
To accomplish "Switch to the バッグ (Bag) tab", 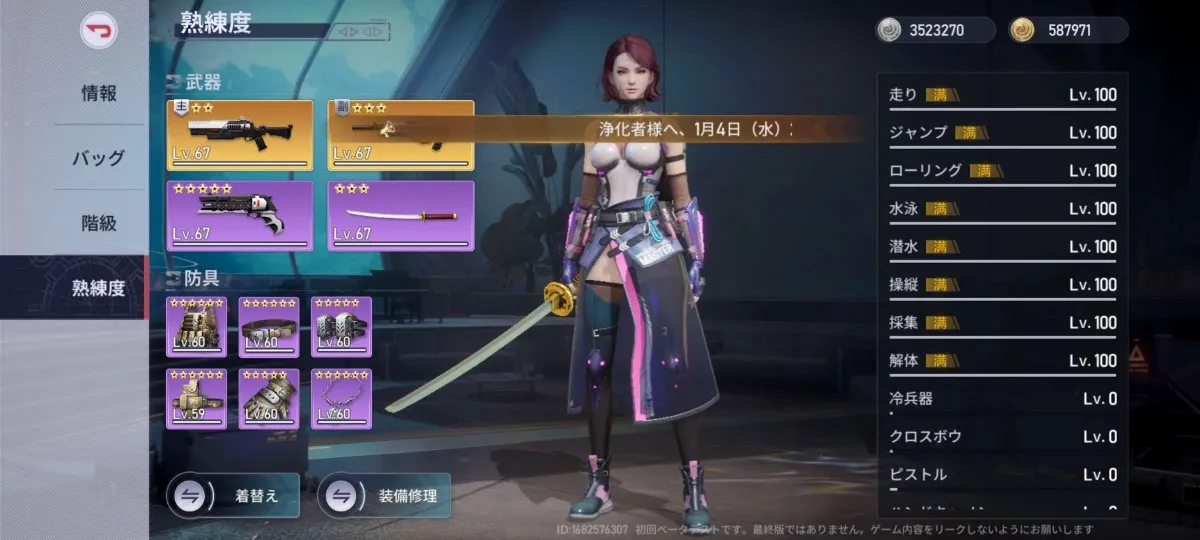I will click(99, 158).
